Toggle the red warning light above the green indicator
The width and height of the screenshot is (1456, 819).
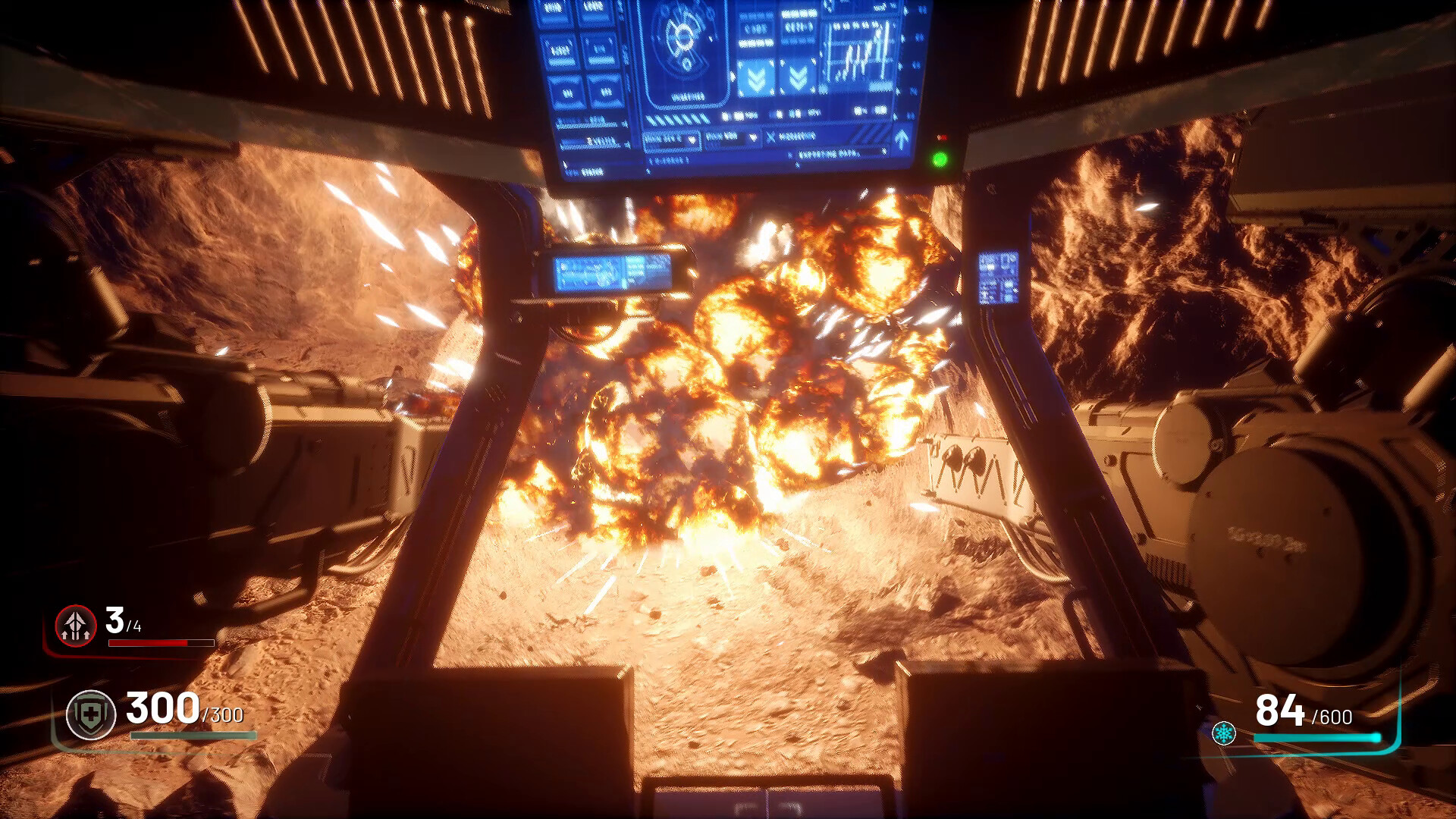point(941,137)
